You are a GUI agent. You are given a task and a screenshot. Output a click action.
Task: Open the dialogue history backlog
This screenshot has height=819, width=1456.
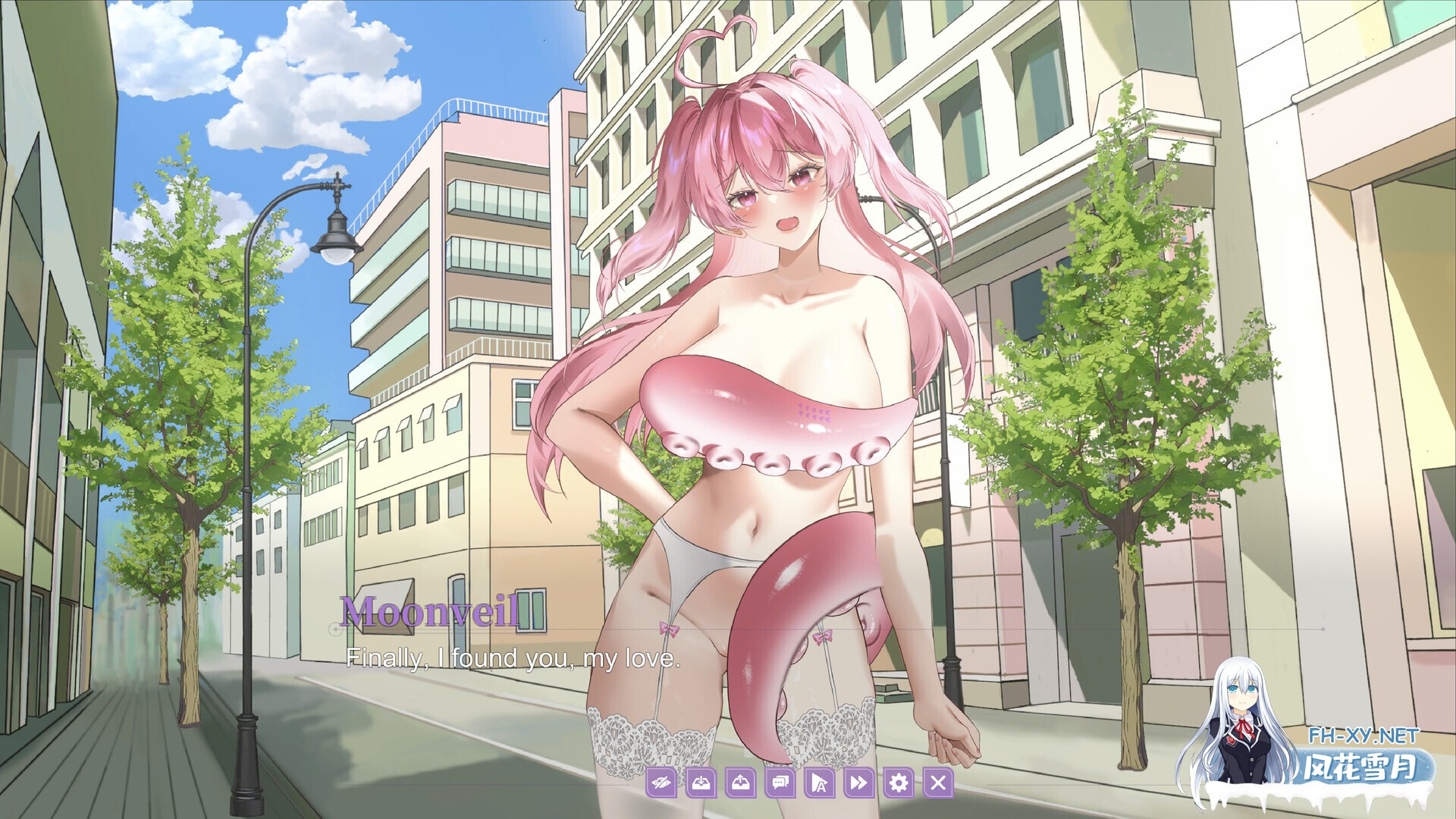tap(779, 783)
